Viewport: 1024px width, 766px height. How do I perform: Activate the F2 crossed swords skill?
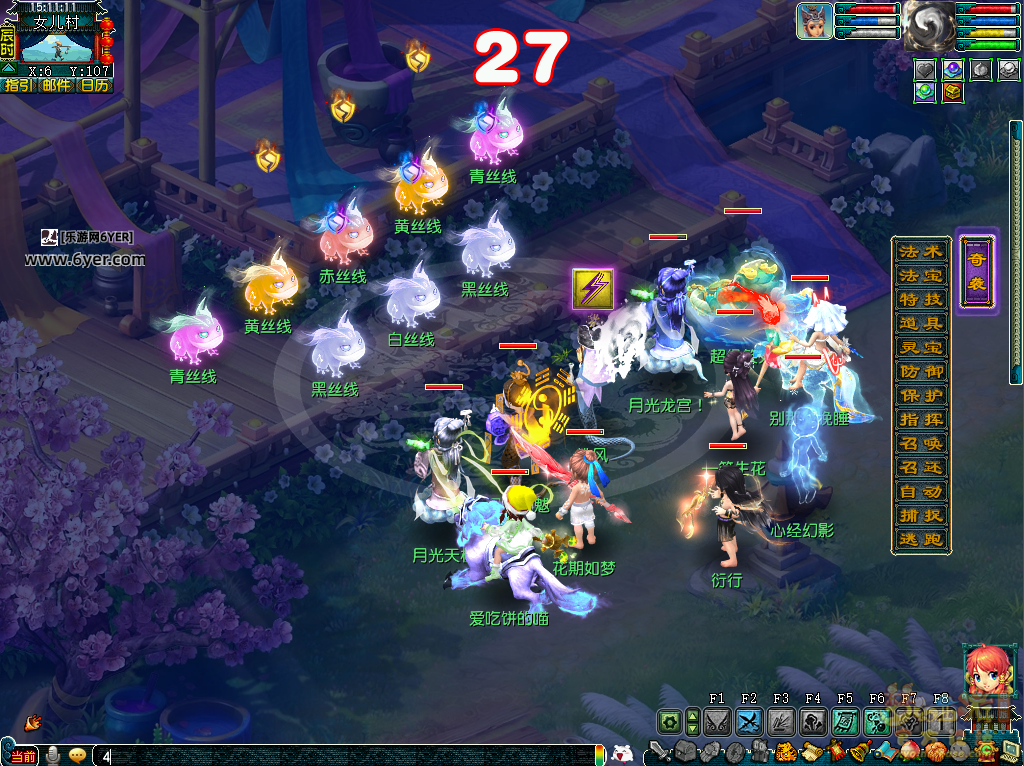tap(749, 722)
